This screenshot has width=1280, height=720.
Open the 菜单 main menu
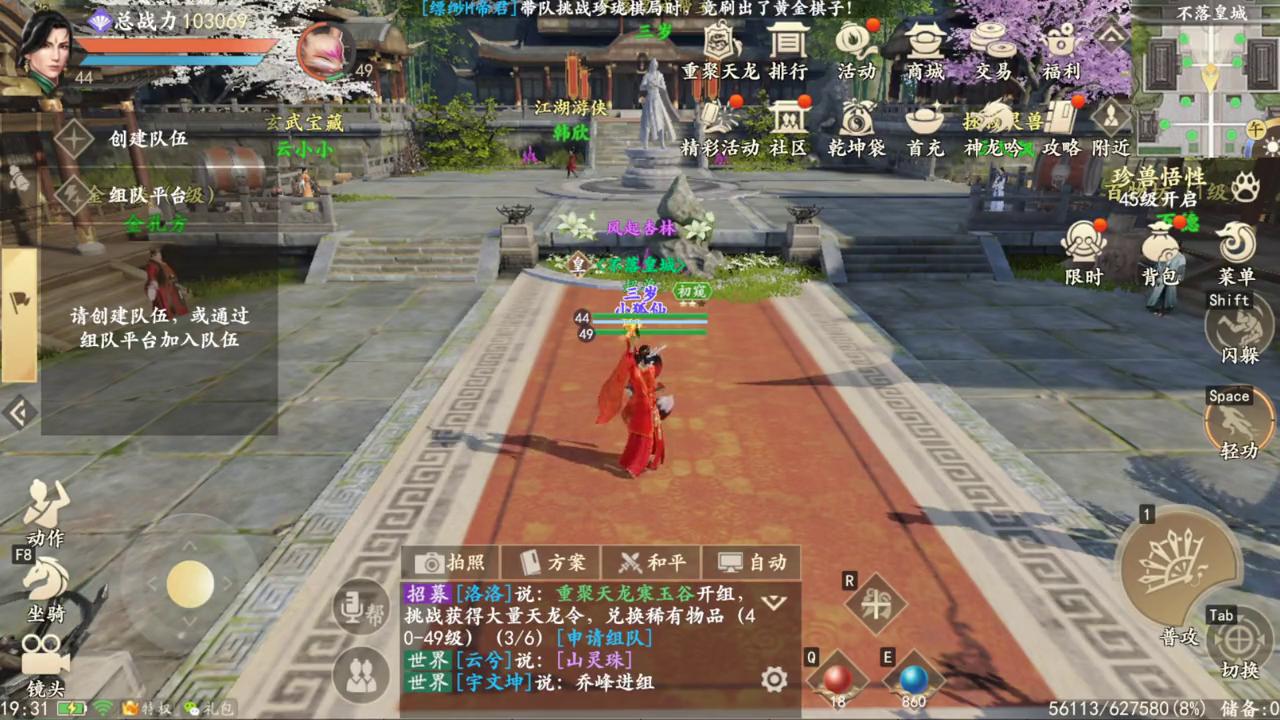[1236, 254]
